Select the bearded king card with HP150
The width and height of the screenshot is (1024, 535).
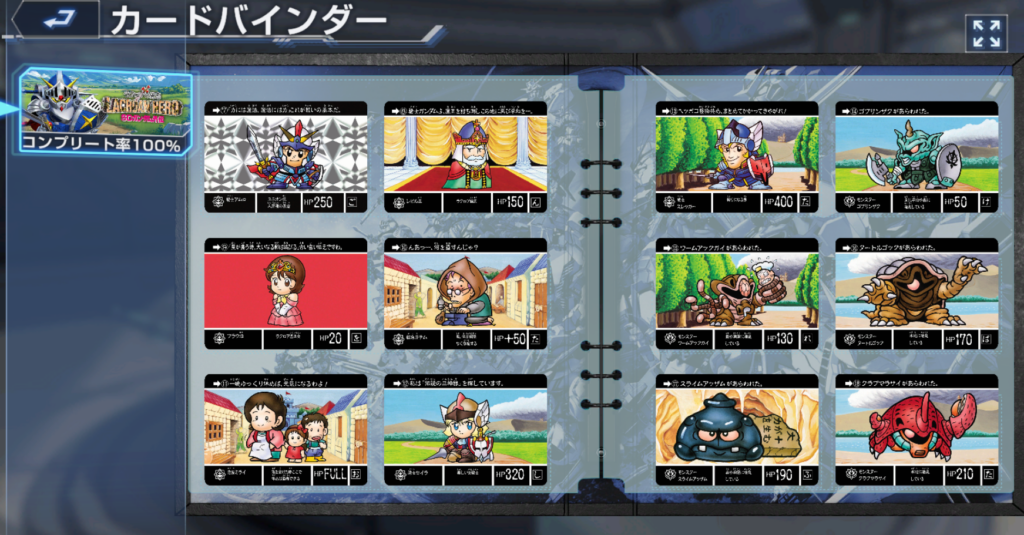click(466, 157)
